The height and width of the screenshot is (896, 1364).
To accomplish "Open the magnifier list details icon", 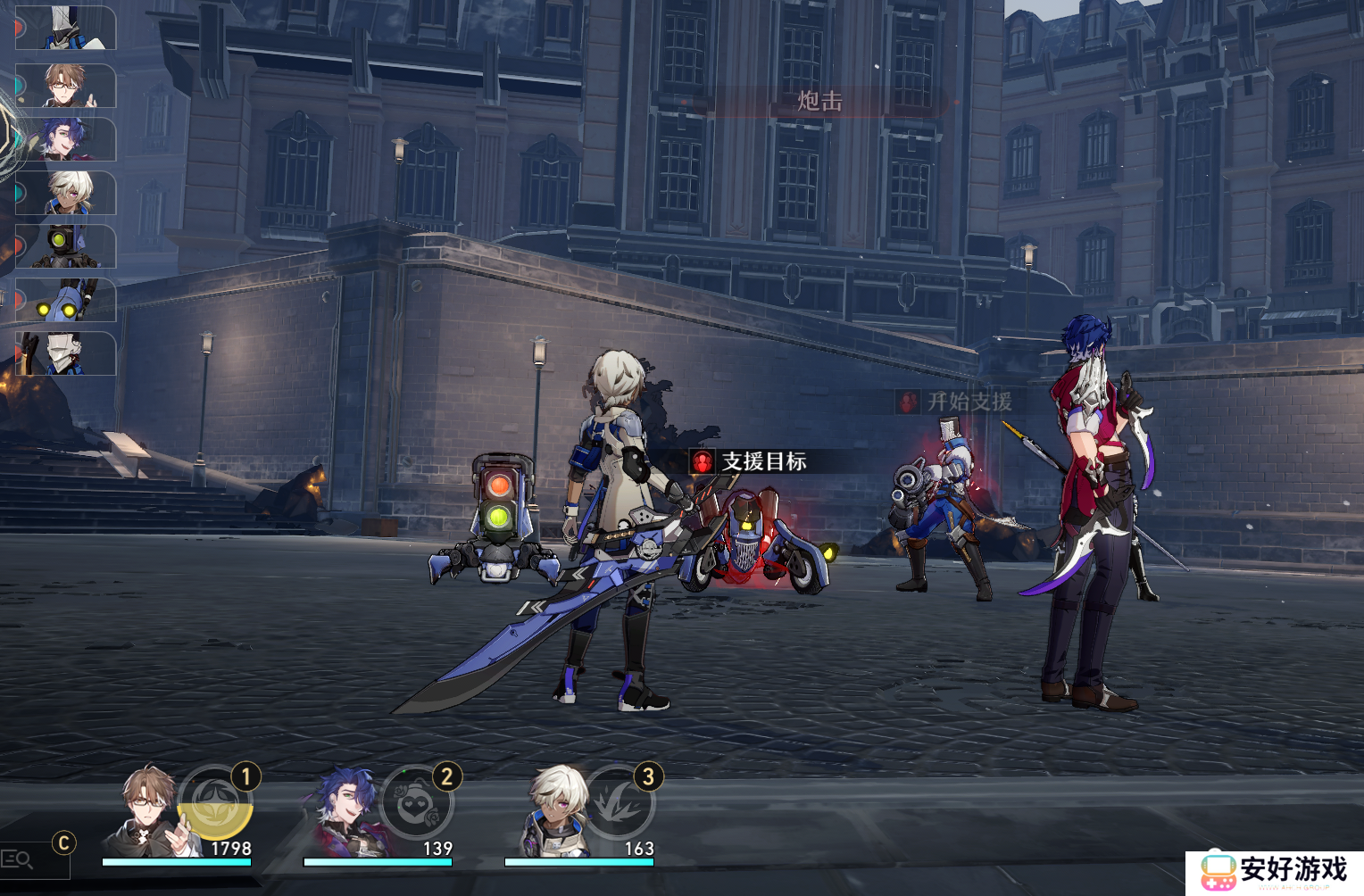I will (x=18, y=859).
